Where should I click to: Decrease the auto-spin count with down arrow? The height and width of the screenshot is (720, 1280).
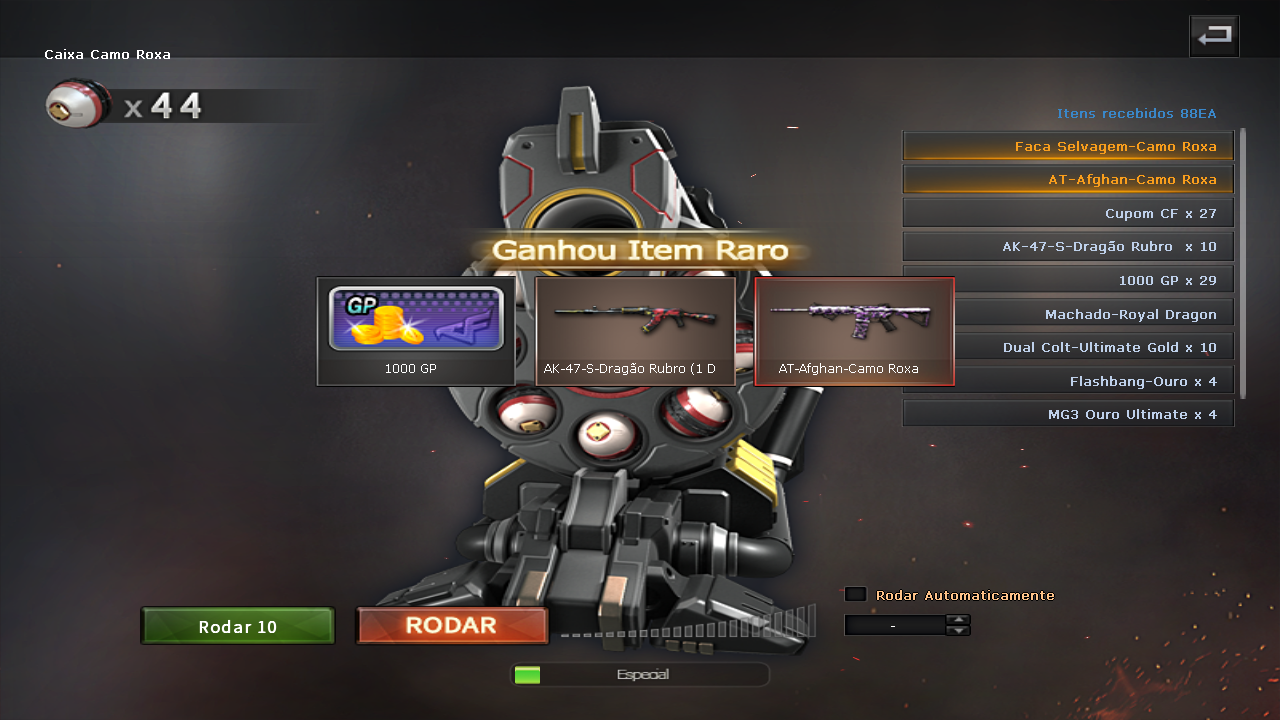tap(958, 631)
